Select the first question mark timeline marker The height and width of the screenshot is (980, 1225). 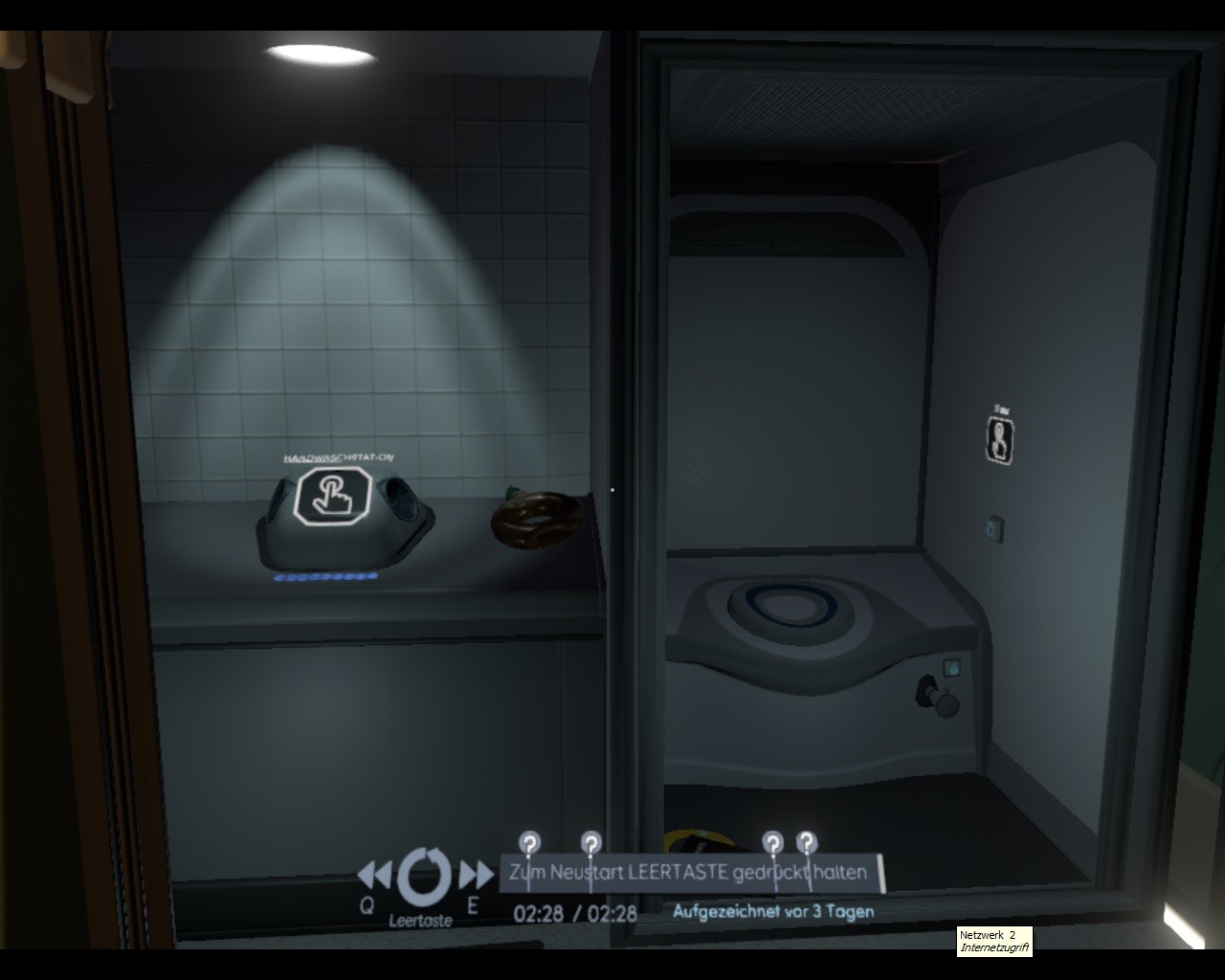point(529,843)
